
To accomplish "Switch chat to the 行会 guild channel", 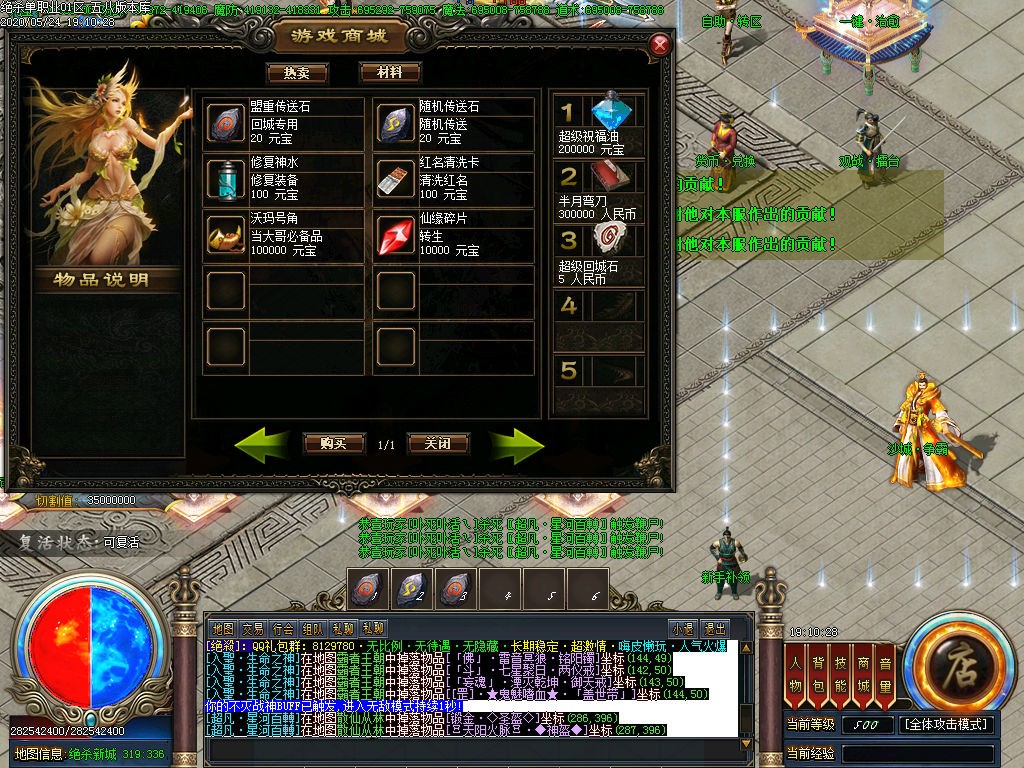I will click(x=283, y=629).
